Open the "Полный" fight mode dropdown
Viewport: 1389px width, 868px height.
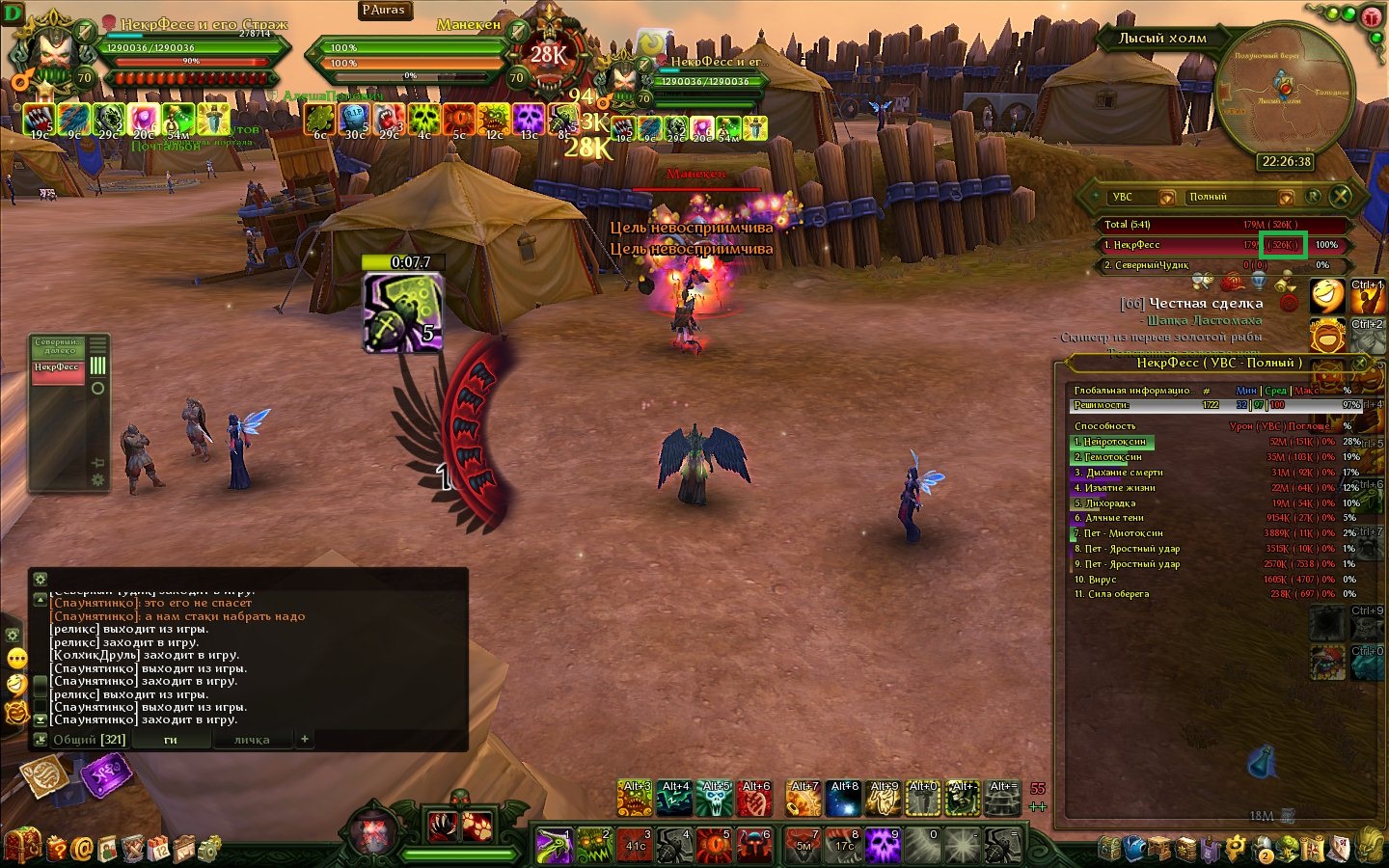(x=1285, y=198)
